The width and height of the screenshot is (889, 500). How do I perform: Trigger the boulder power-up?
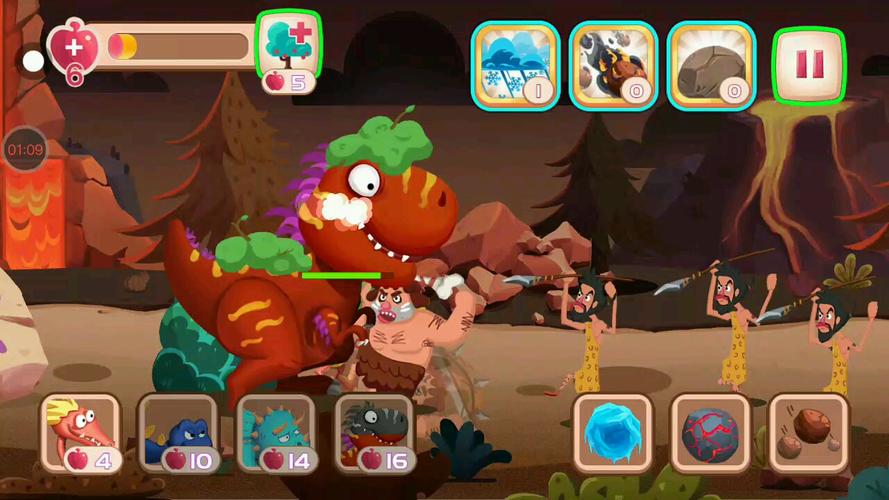[x=710, y=65]
